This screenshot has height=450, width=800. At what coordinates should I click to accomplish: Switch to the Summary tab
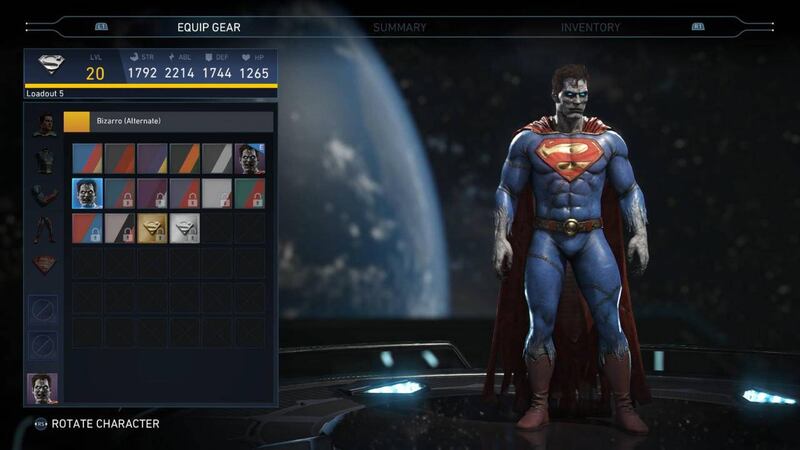(x=399, y=27)
